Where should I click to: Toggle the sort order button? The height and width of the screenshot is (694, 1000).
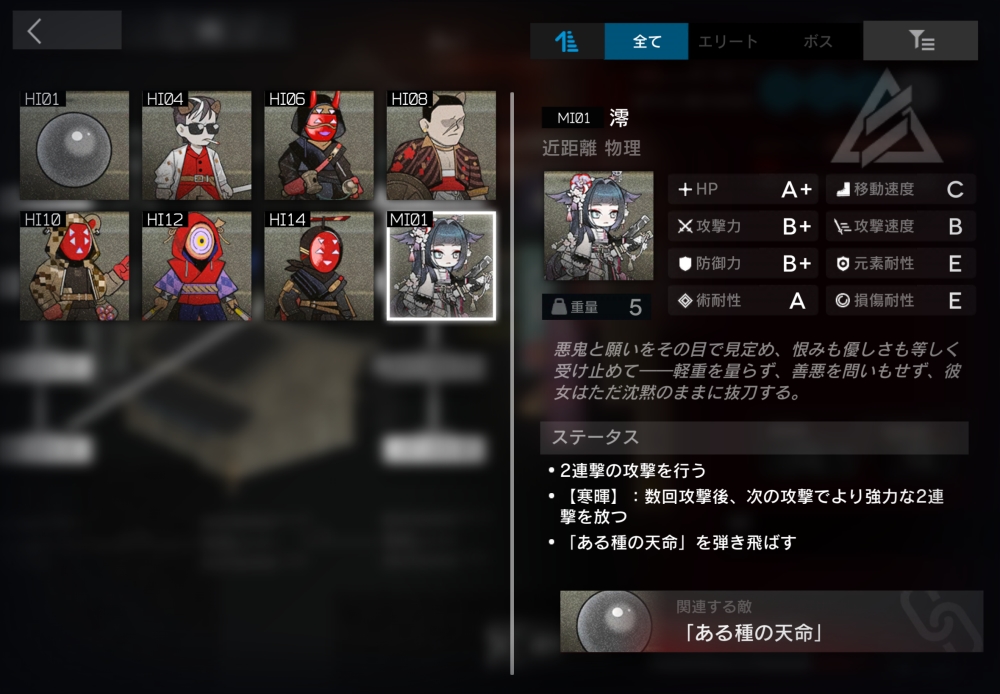click(567, 41)
